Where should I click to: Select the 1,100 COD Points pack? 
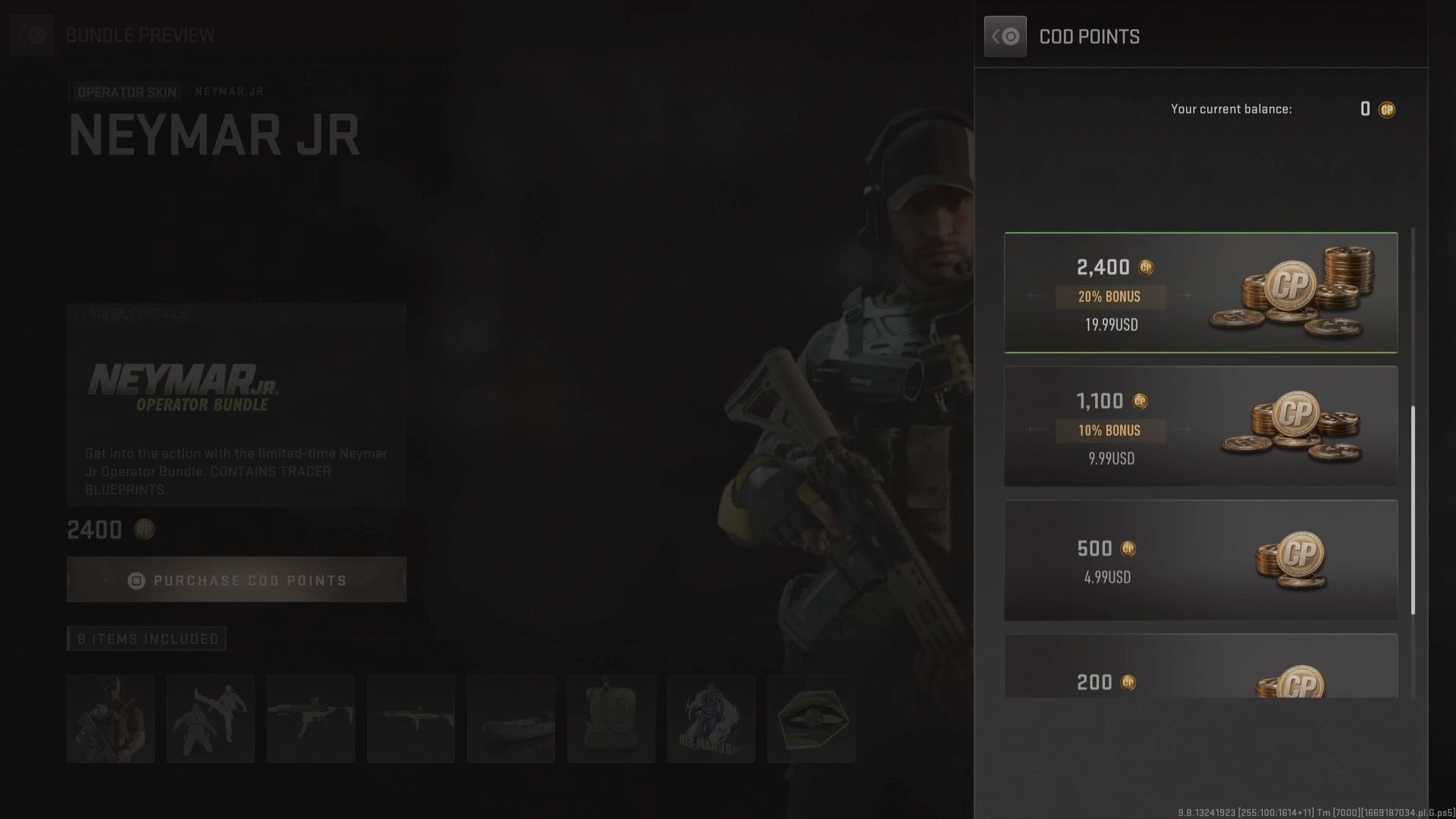pos(1200,427)
